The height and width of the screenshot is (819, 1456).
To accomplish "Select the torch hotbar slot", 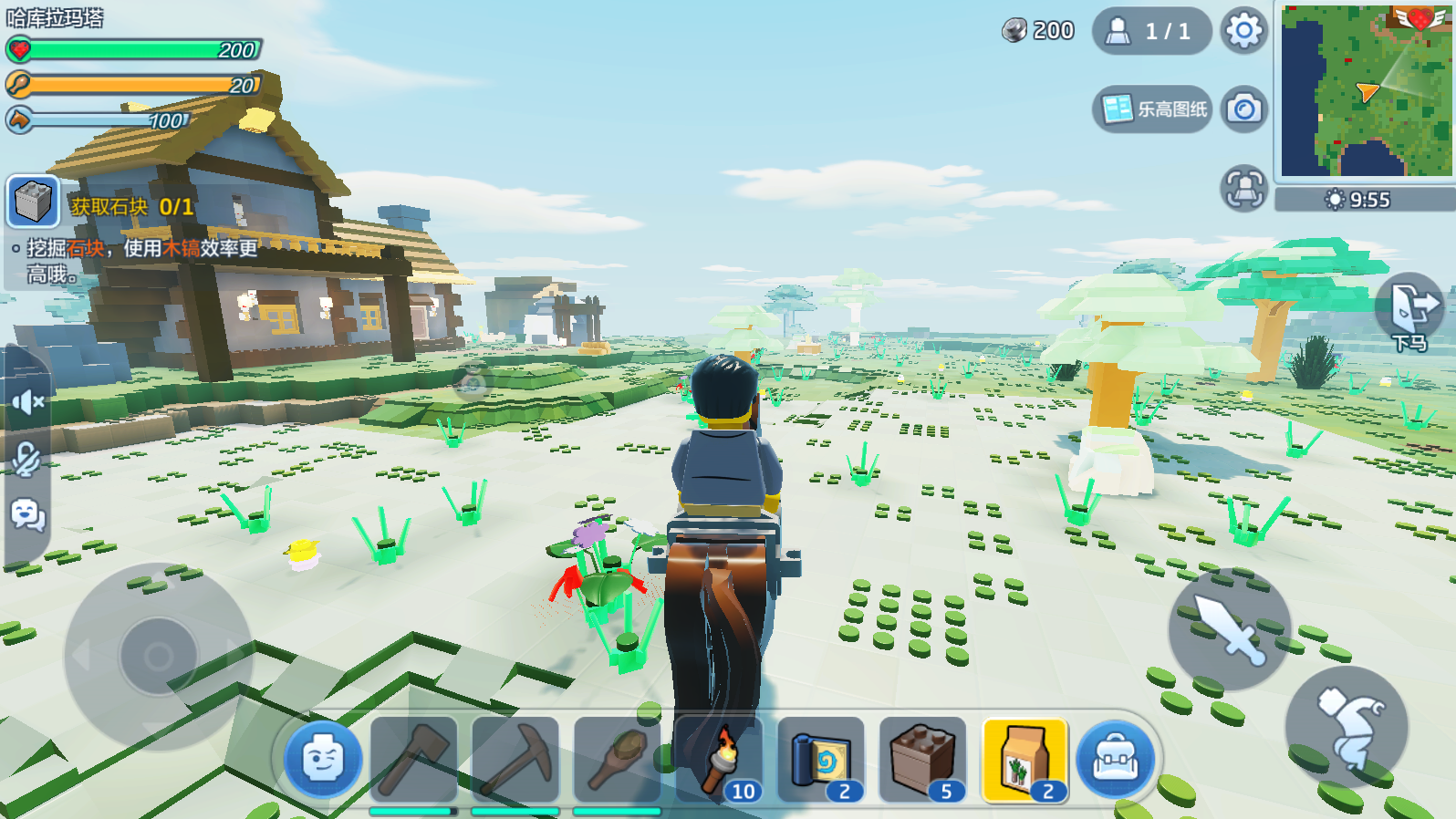I will pos(720,760).
